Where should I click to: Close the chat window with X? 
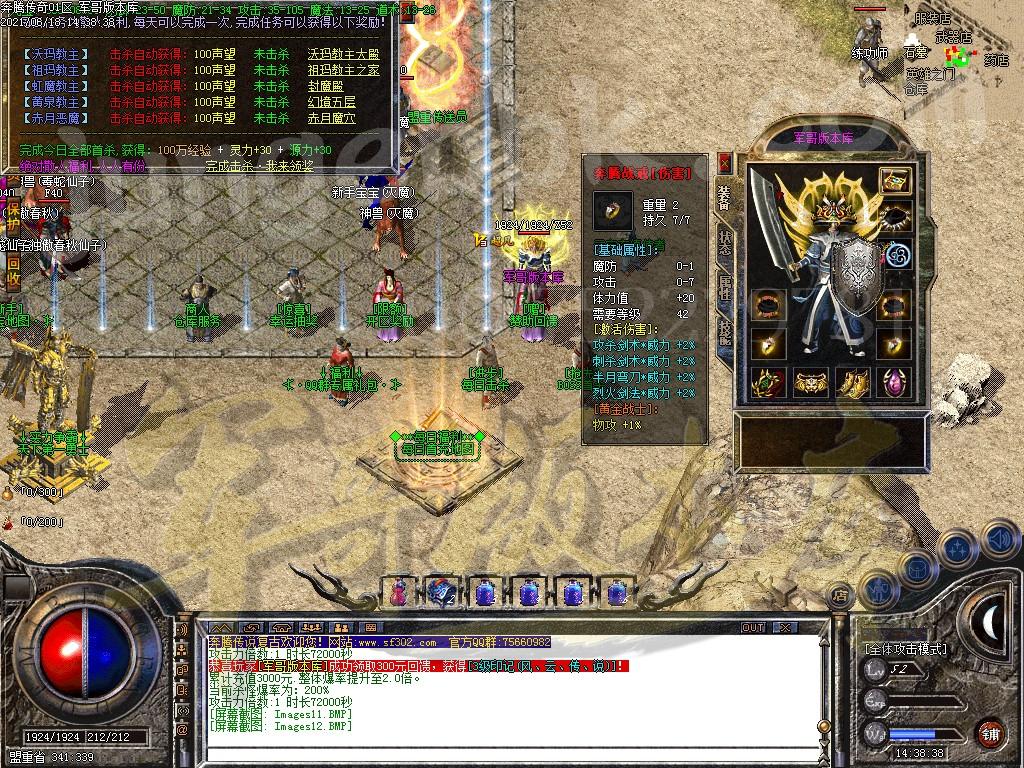pyautogui.click(x=786, y=628)
